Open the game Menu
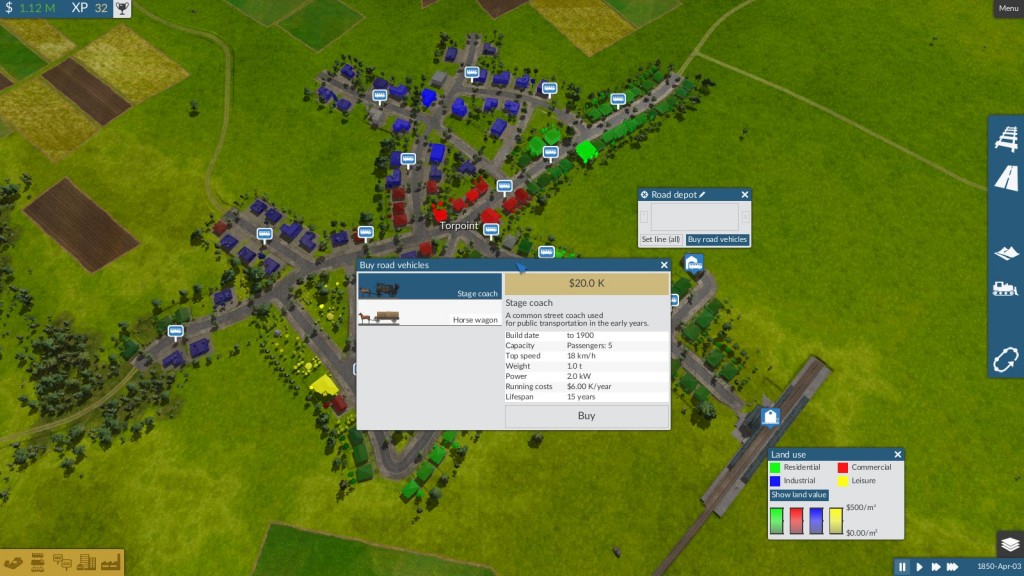Screen dimensions: 1024x576 click(1008, 9)
